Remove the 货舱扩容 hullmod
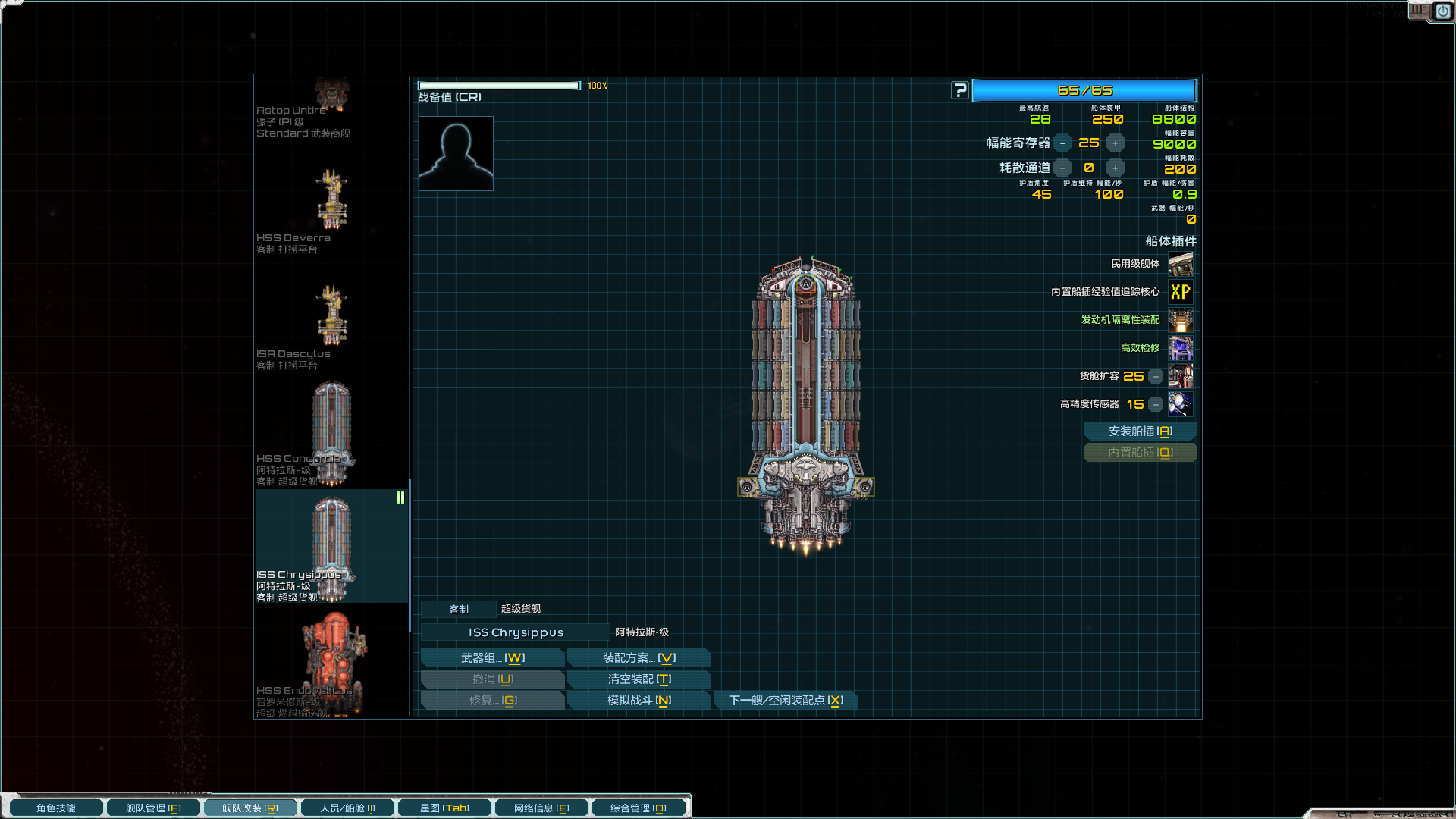This screenshot has width=1456, height=819. point(1156,377)
